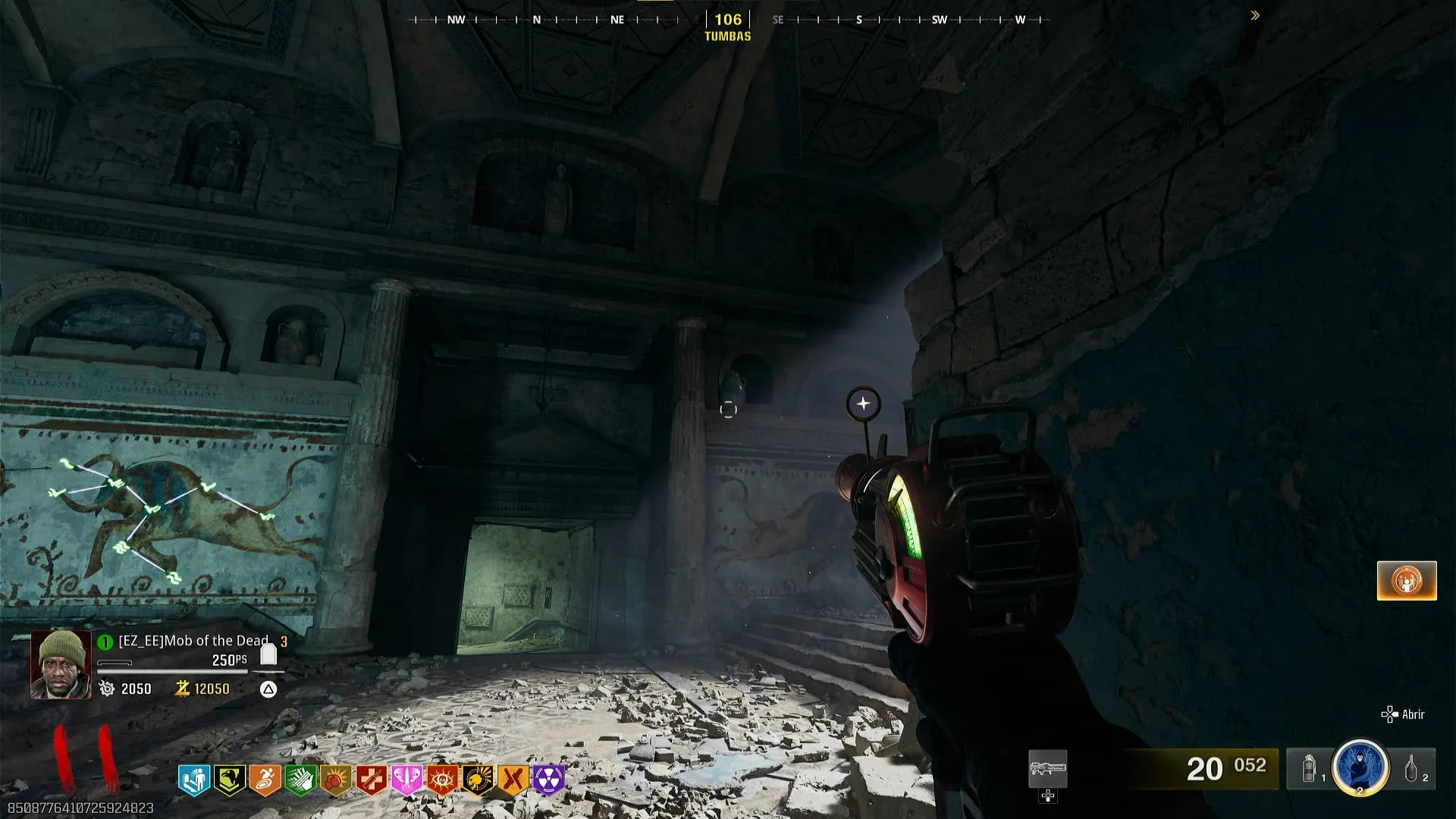Click the orange Stamin-Up running perk icon
Screen dimensions: 1456x819
265,780
